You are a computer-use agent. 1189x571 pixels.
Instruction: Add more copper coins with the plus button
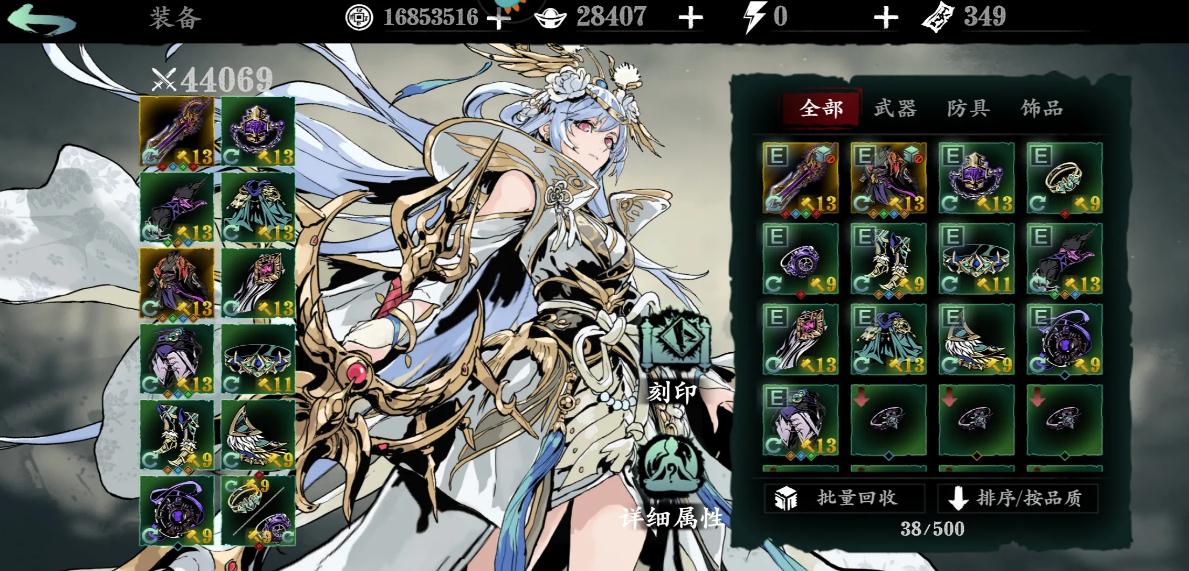[498, 18]
